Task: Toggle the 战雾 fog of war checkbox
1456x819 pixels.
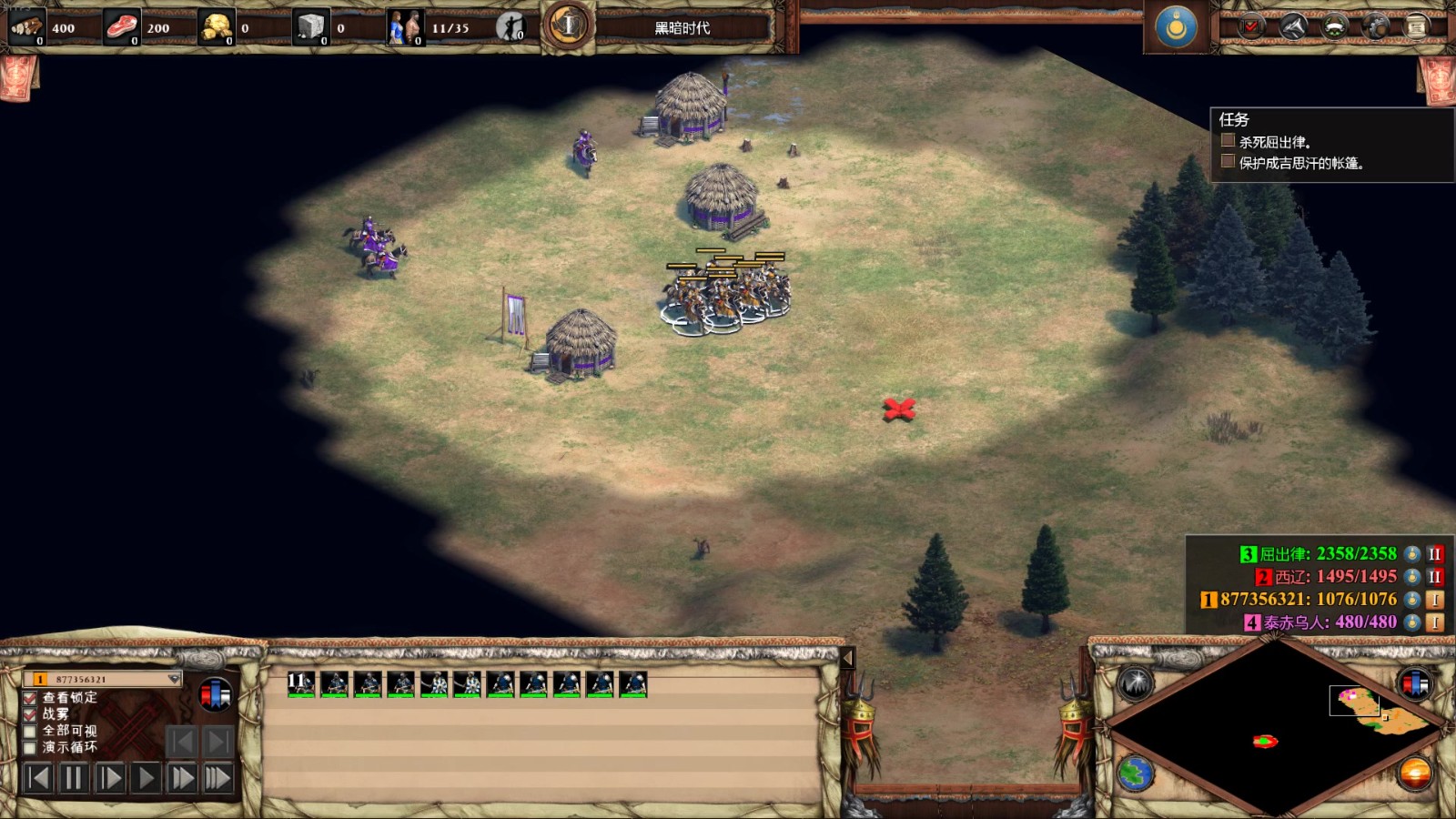Action: tap(30, 714)
